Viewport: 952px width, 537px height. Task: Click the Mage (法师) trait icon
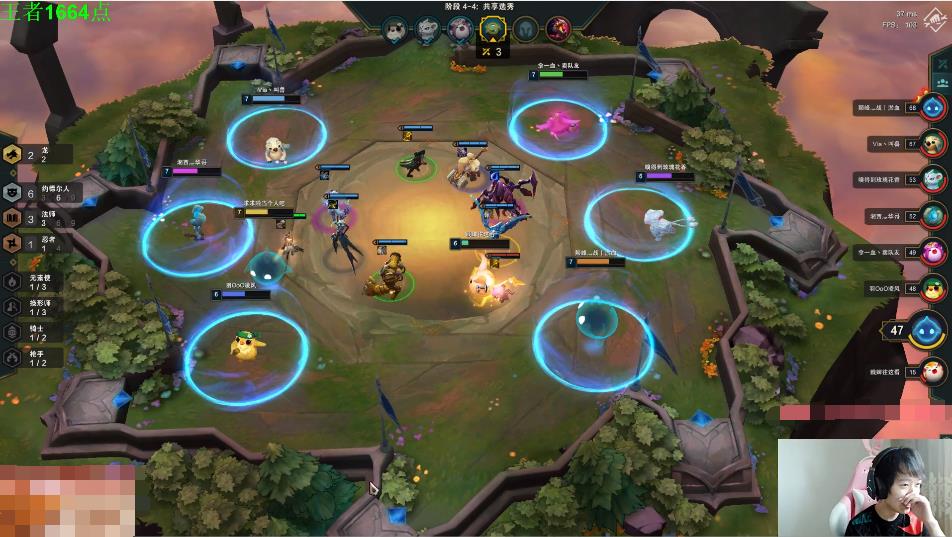click(x=14, y=217)
